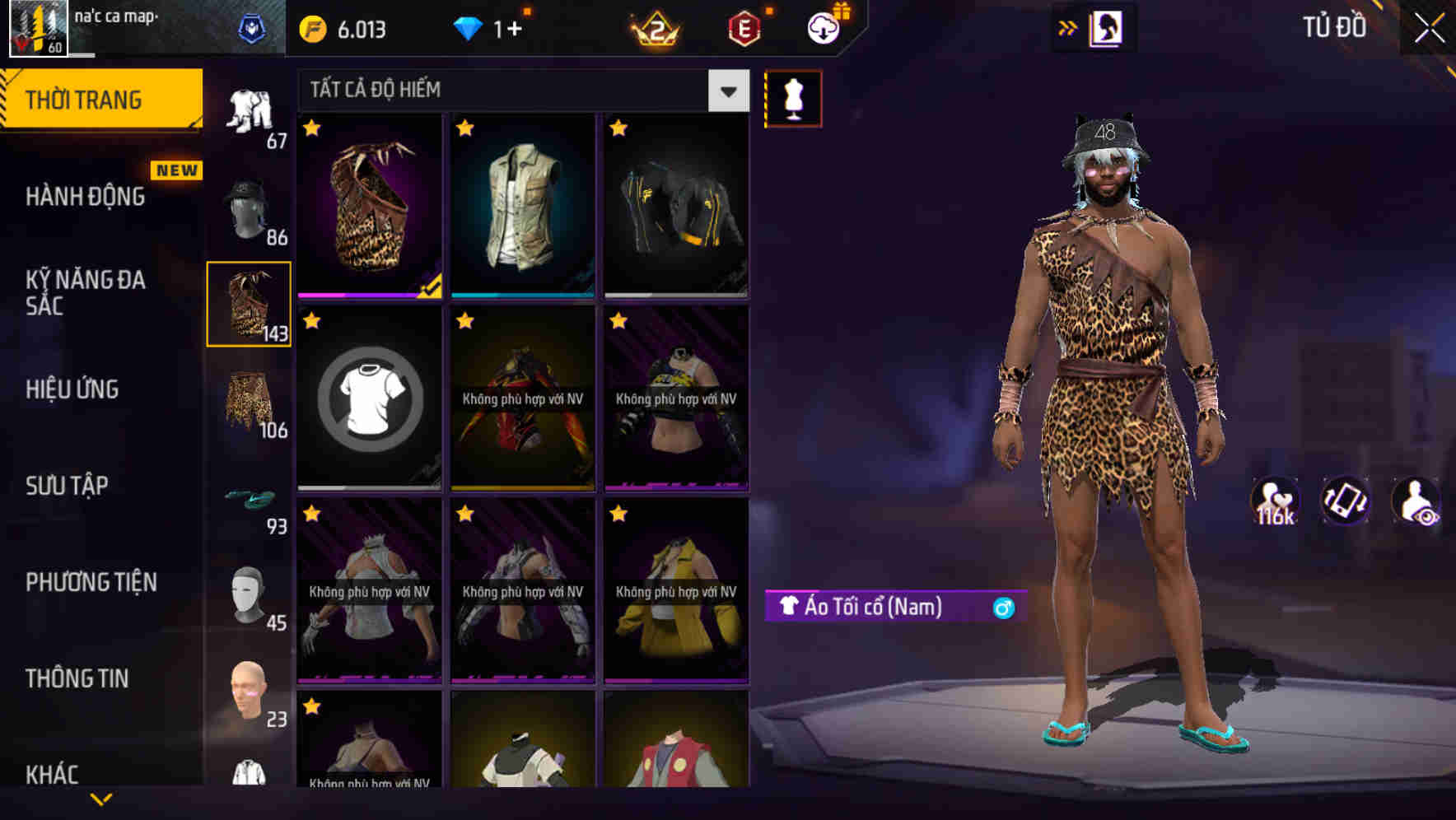Collapse the panel with the double-chevron arrow
This screenshot has width=1456, height=820.
[1068, 26]
